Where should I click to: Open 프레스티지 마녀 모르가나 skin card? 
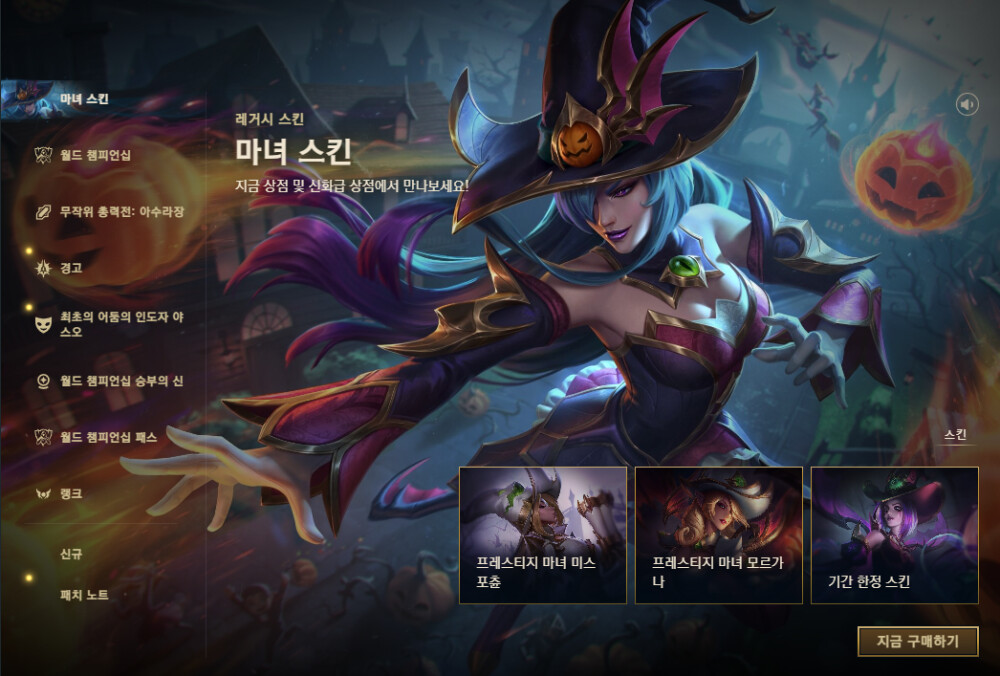[718, 535]
